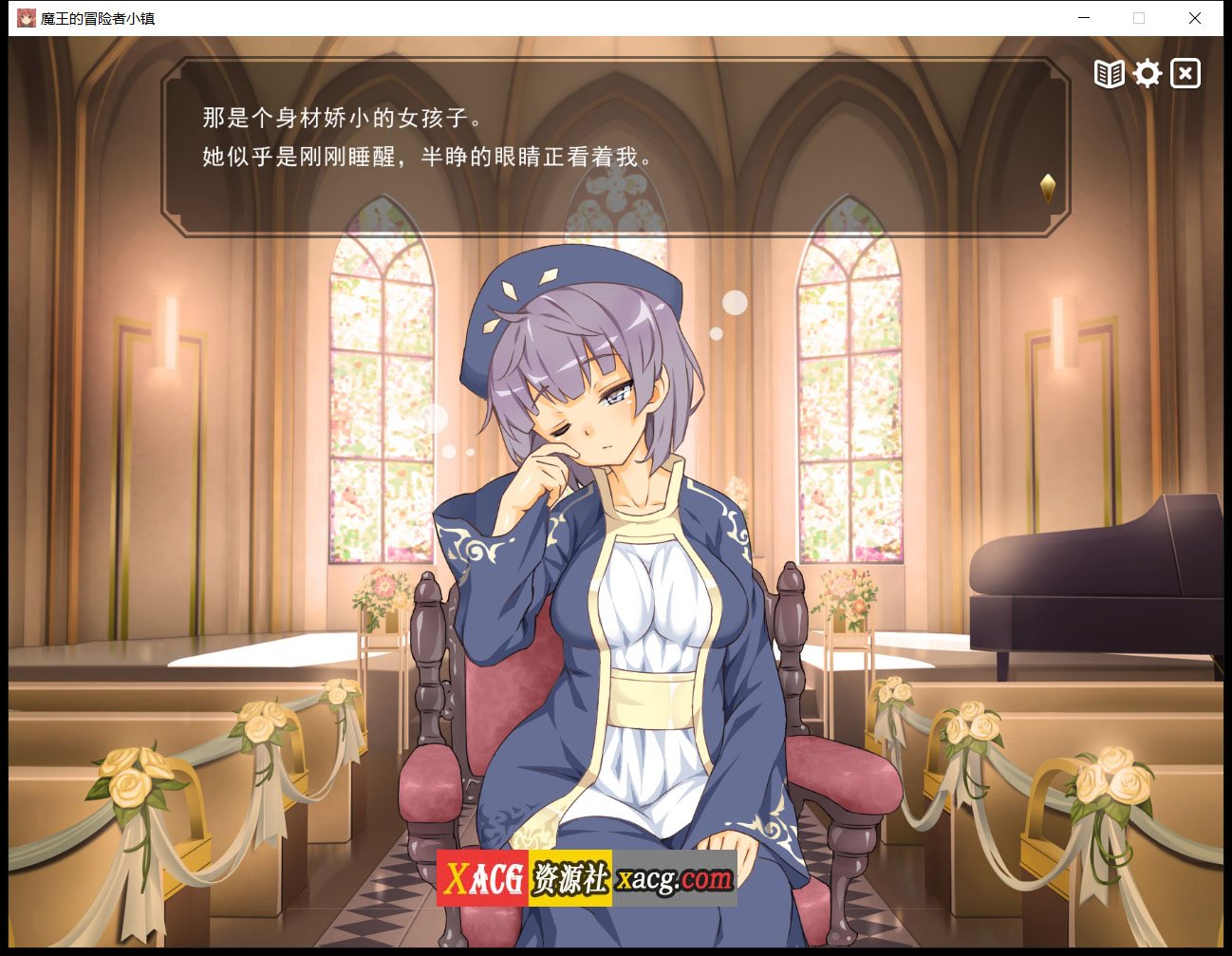
Task: Click the boxed X quit-game icon
Action: (1185, 72)
